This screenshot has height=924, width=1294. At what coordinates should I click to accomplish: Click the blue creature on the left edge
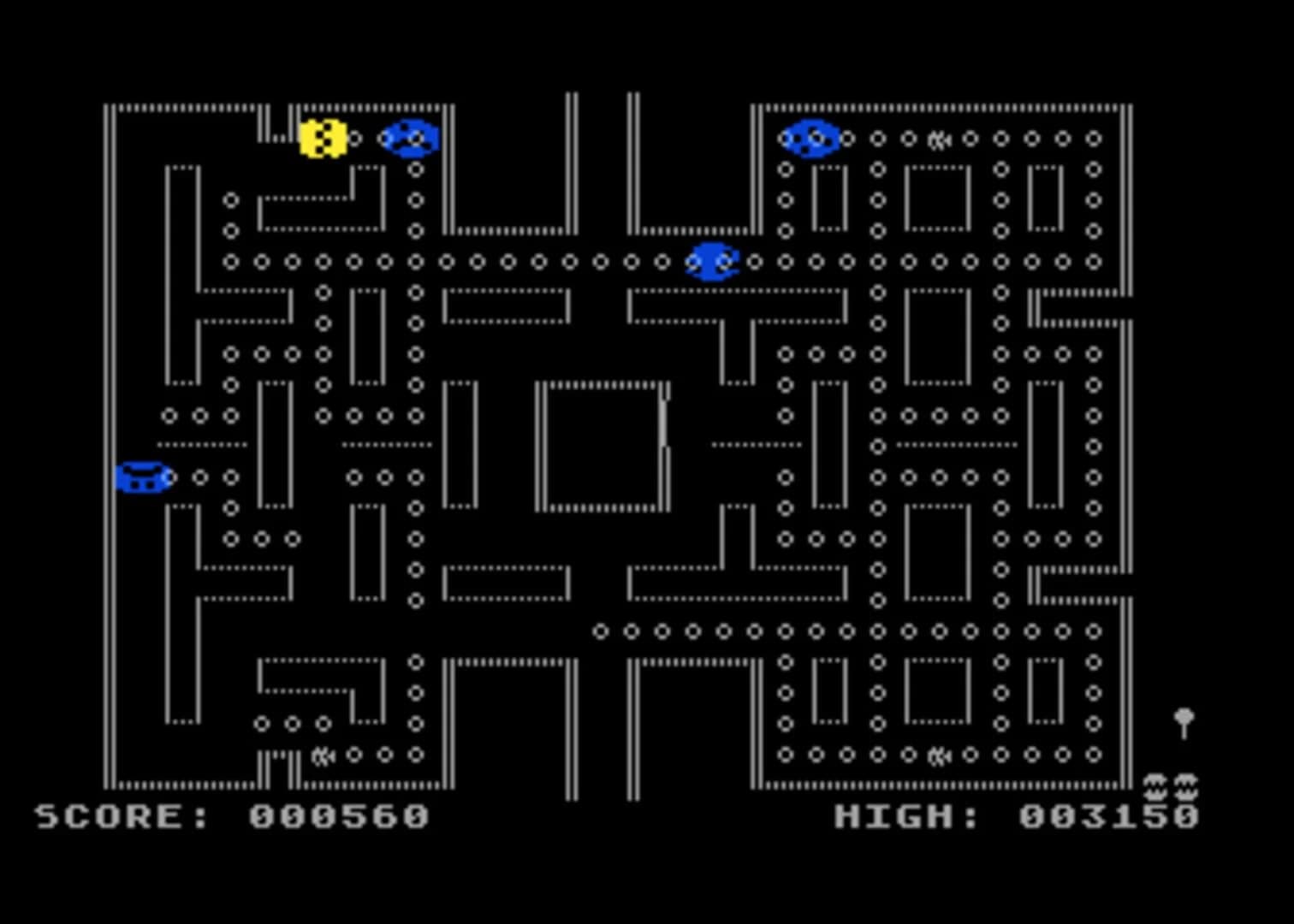144,479
